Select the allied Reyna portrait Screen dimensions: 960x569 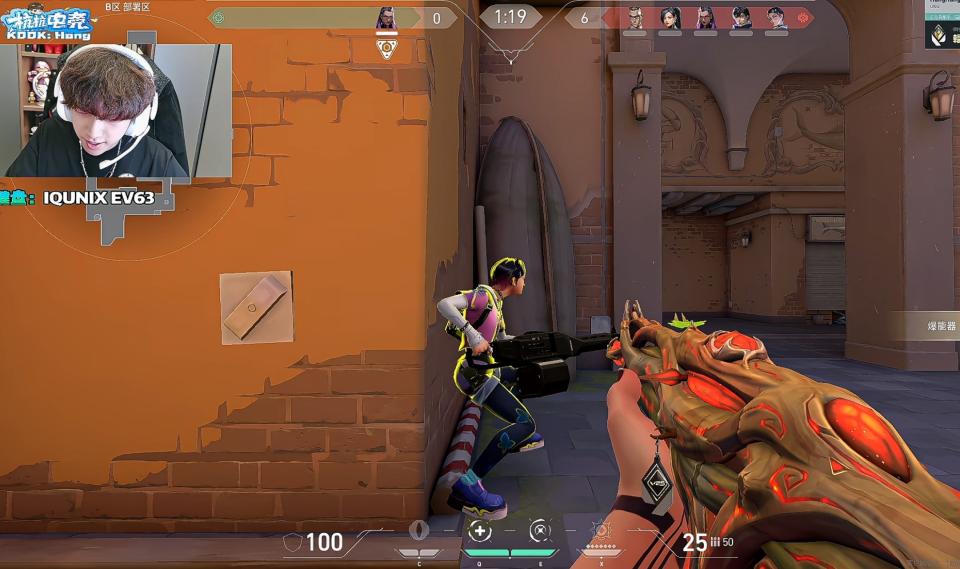[x=386, y=18]
